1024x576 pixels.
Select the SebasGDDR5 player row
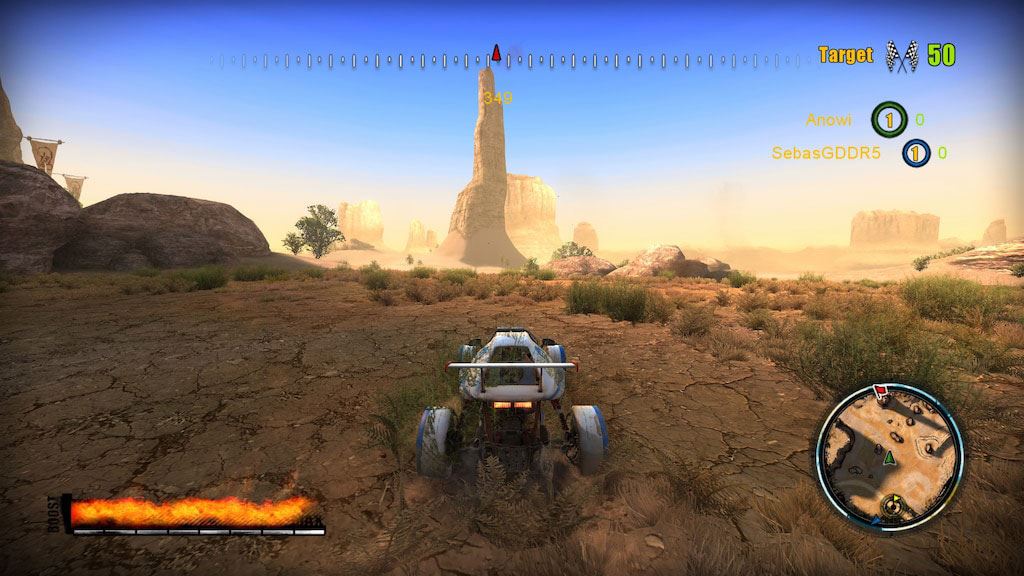[x=859, y=153]
